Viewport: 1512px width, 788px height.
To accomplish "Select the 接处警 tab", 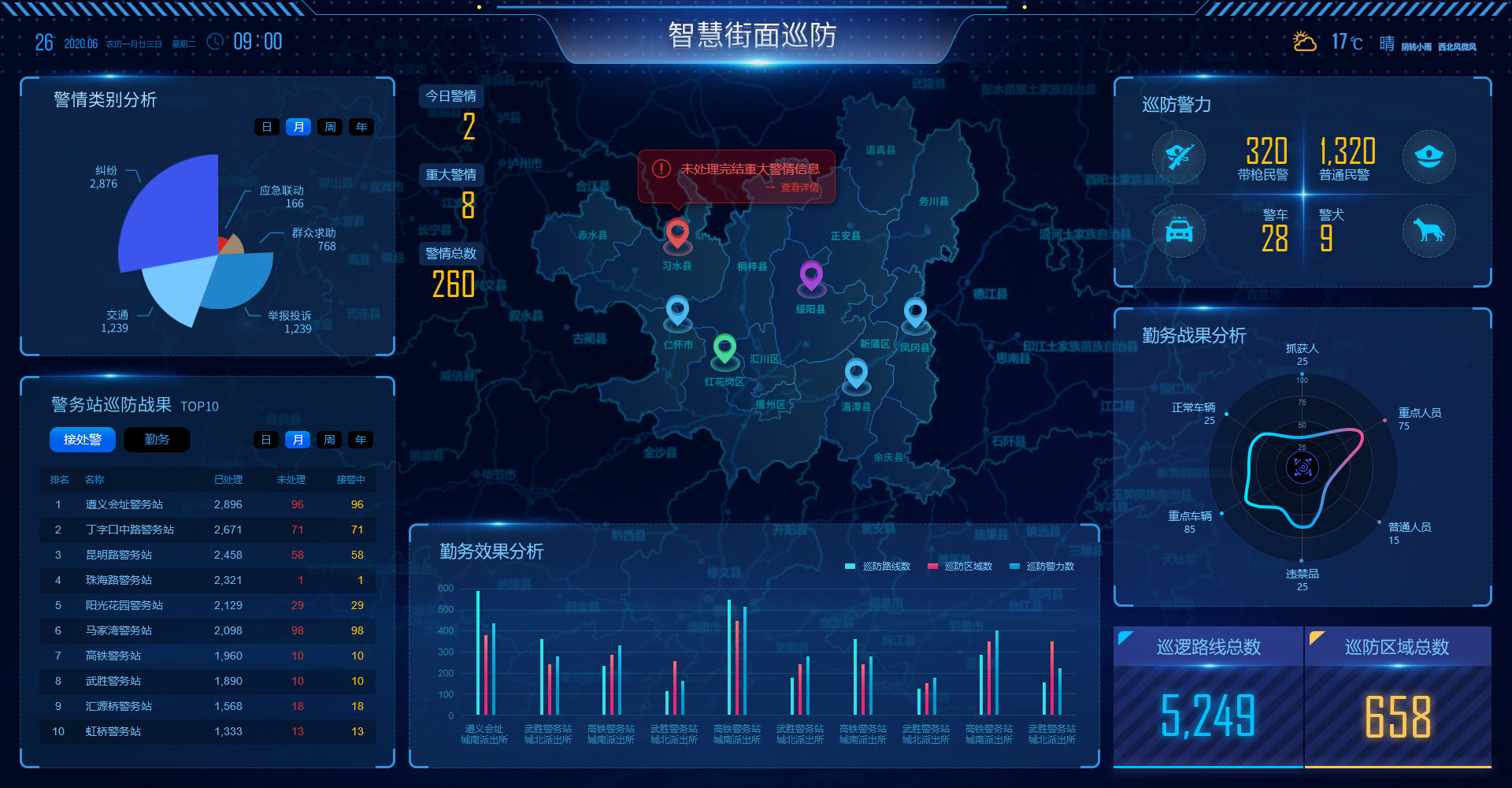I will 82,439.
